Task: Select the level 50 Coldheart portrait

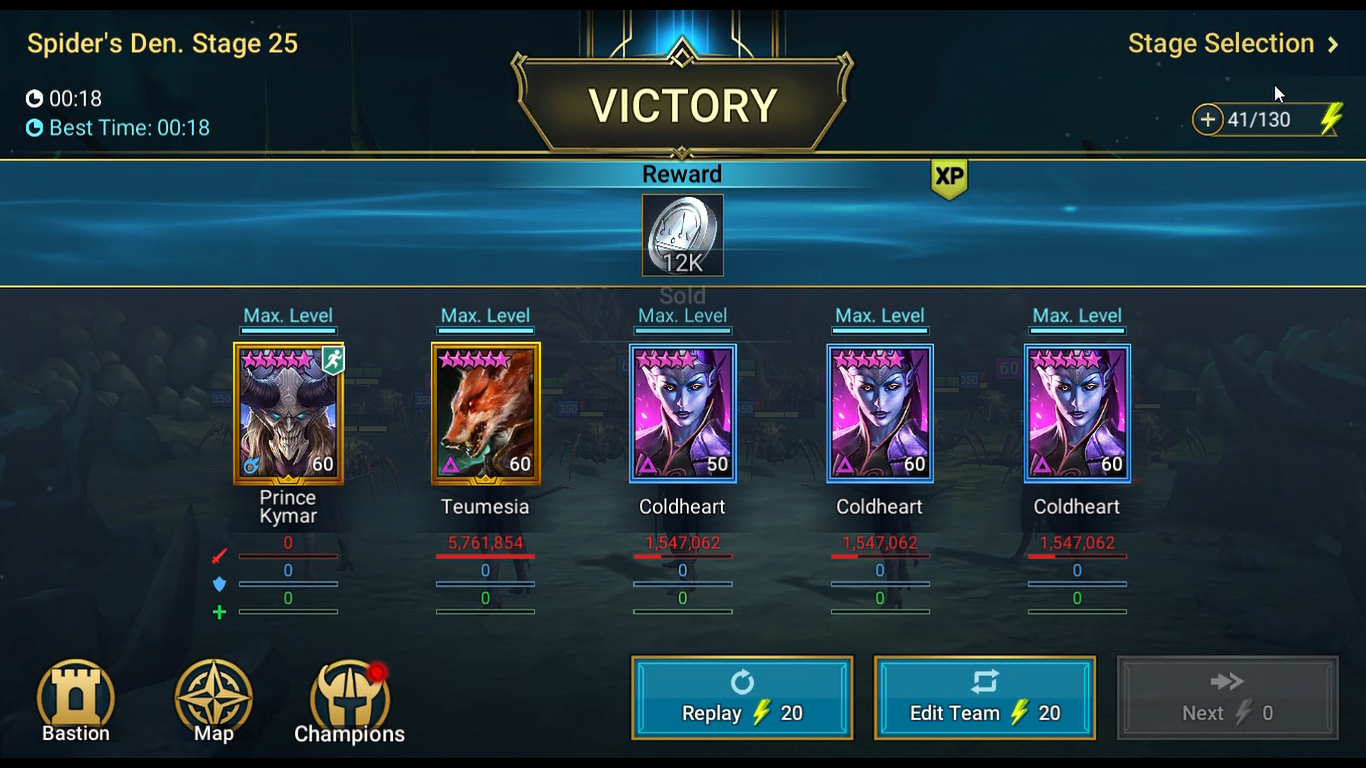Action: (682, 413)
